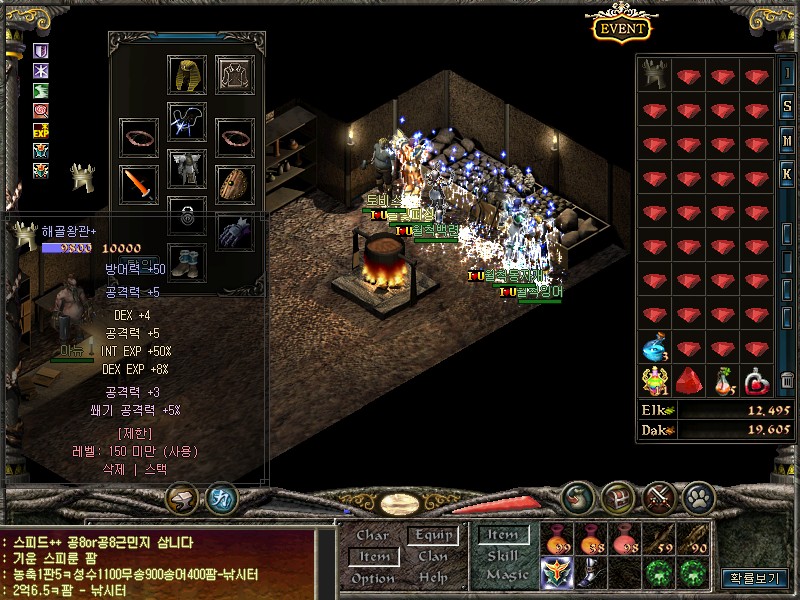
Task: Open the Clan menu
Action: [433, 556]
